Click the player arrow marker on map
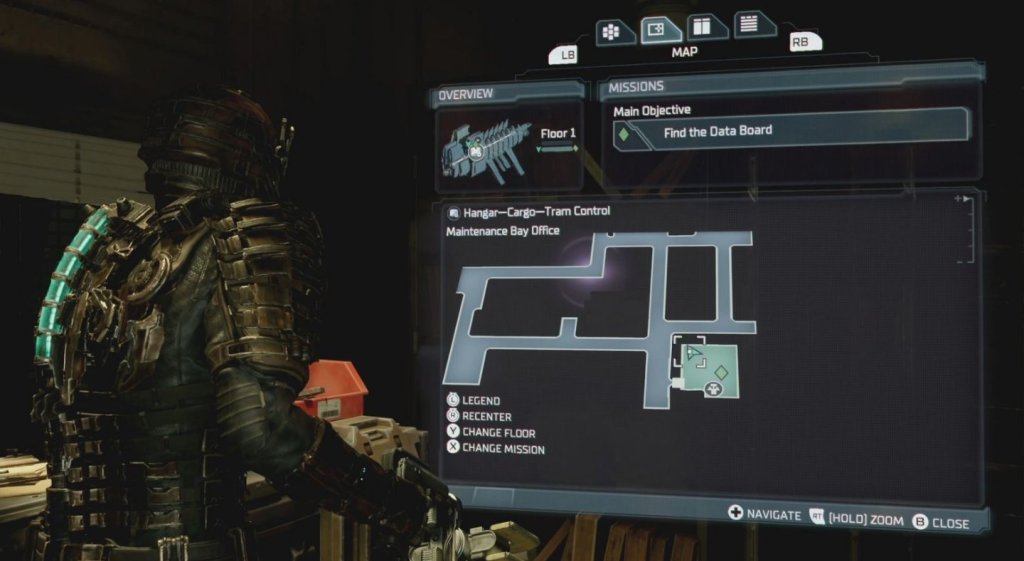Image resolution: width=1024 pixels, height=561 pixels. 693,352
